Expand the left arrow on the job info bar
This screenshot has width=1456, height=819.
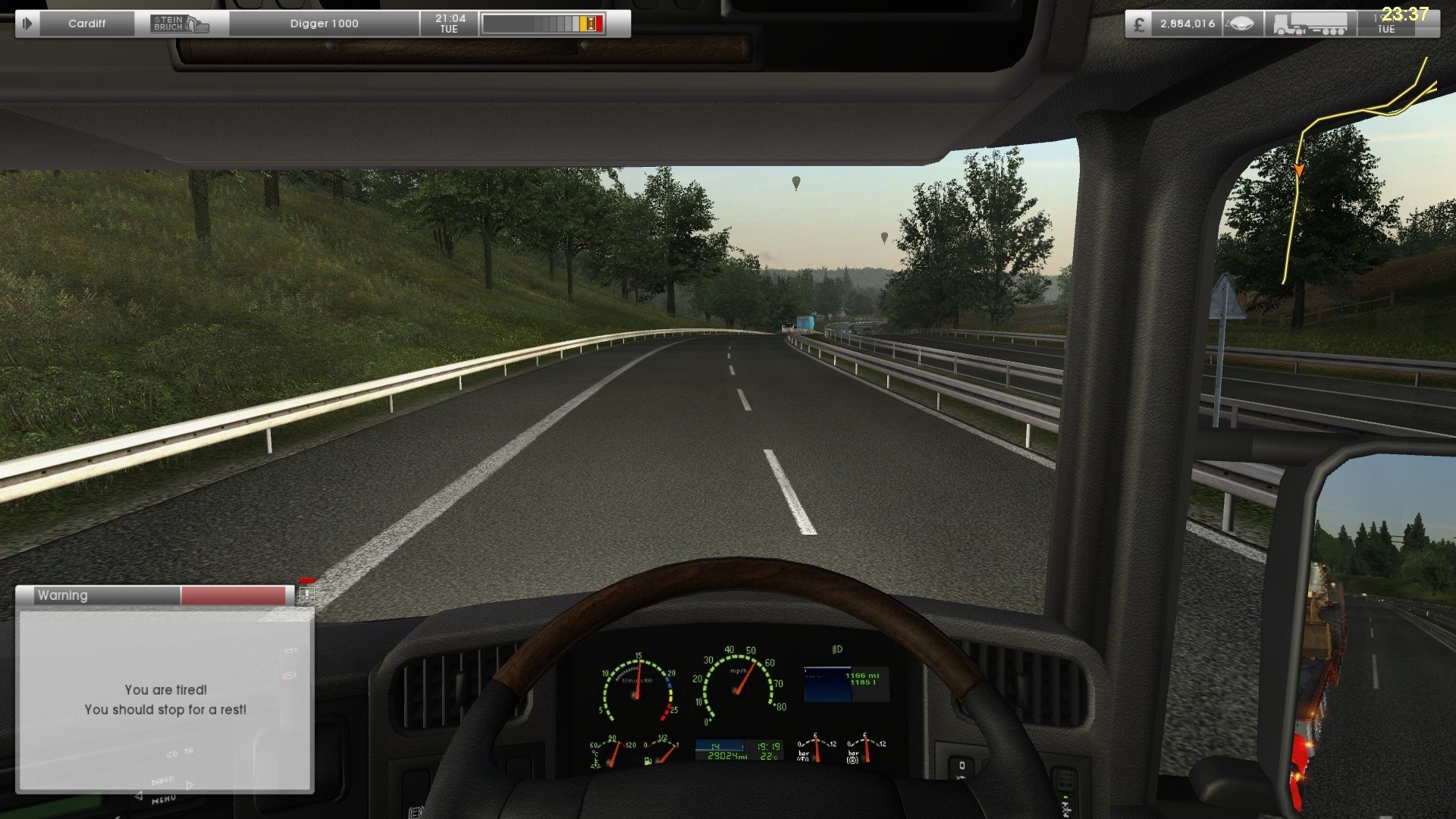[27, 23]
